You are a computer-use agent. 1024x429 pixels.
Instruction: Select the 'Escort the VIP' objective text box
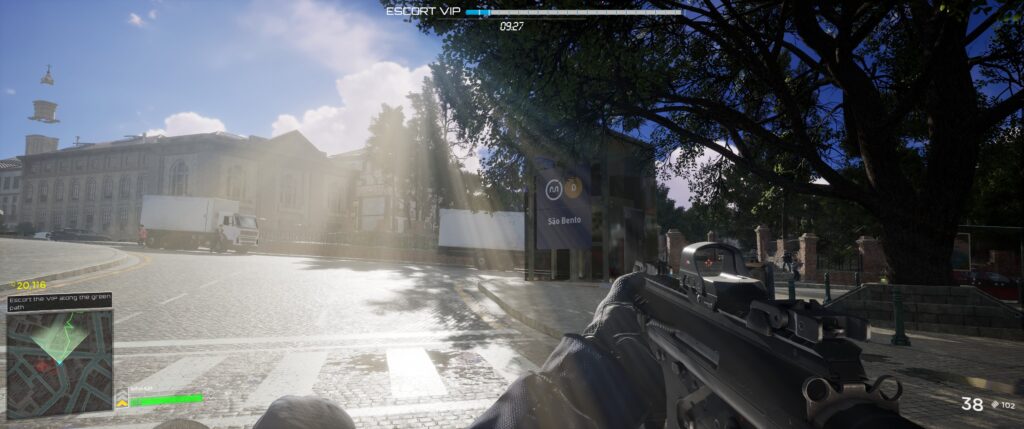point(59,302)
